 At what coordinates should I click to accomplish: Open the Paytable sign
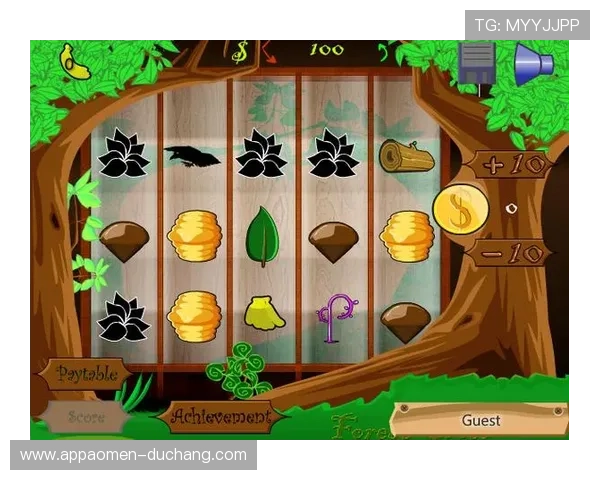[87, 374]
